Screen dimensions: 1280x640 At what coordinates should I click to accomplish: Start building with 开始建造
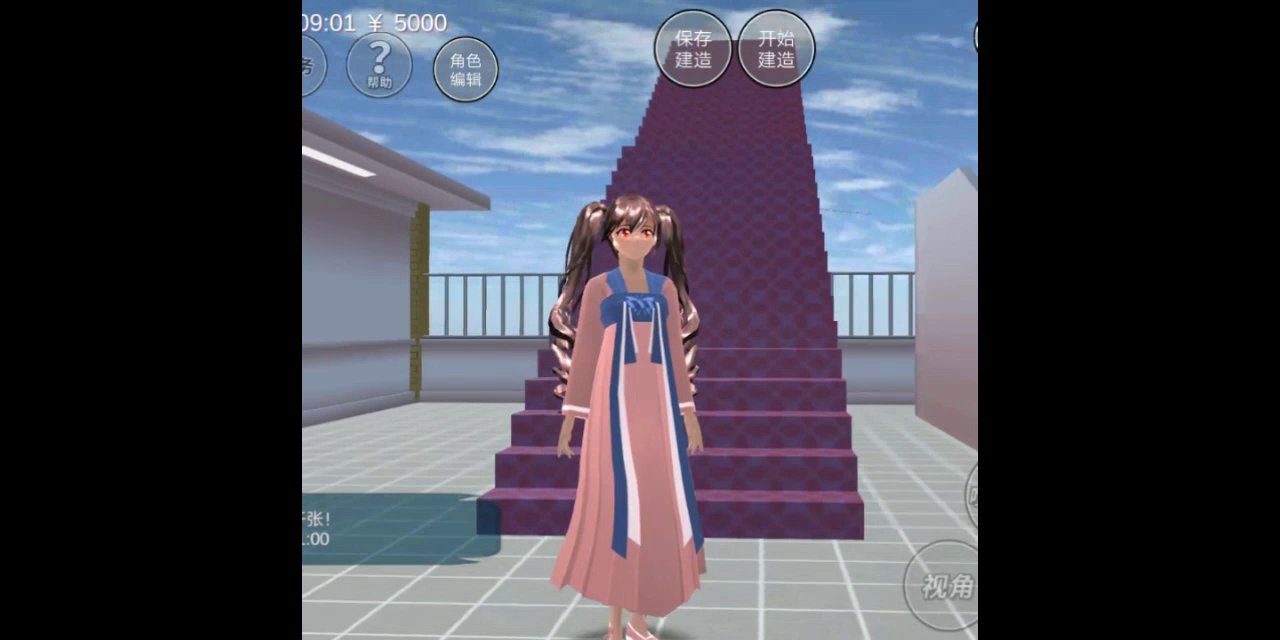(776, 49)
